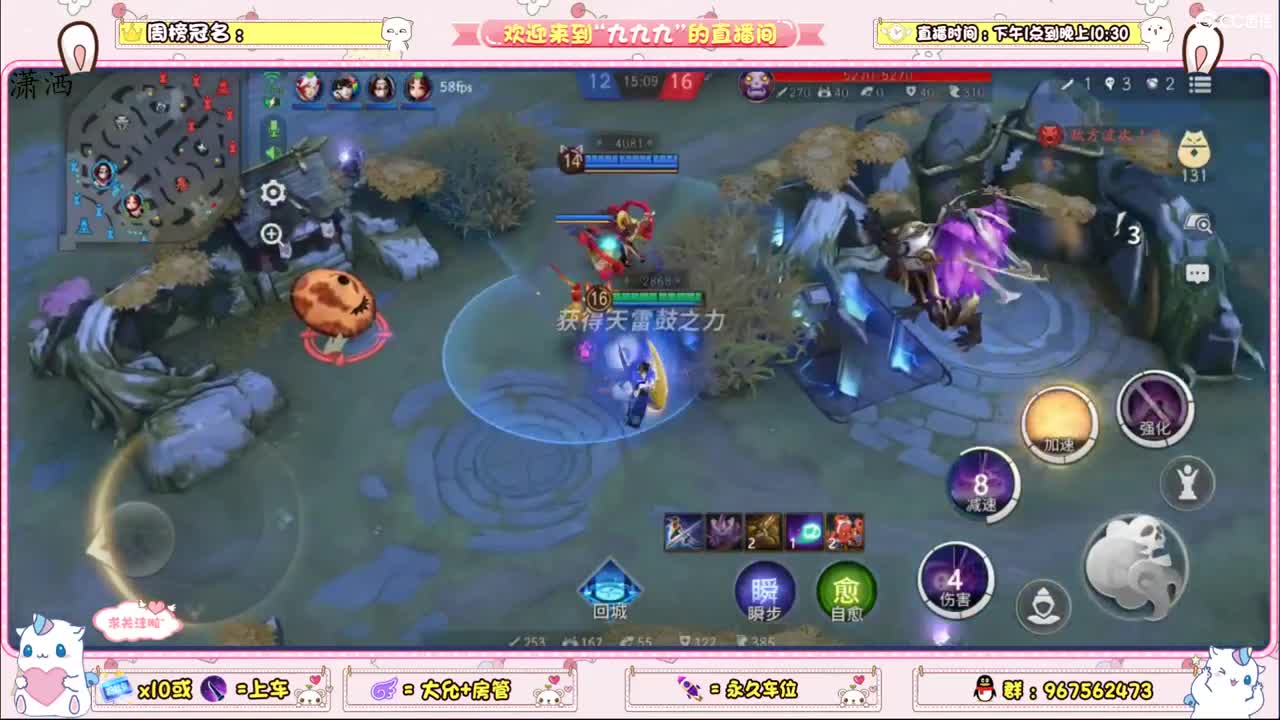Expand the chat message bubble panel
The height and width of the screenshot is (720, 1280).
pyautogui.click(x=1198, y=272)
